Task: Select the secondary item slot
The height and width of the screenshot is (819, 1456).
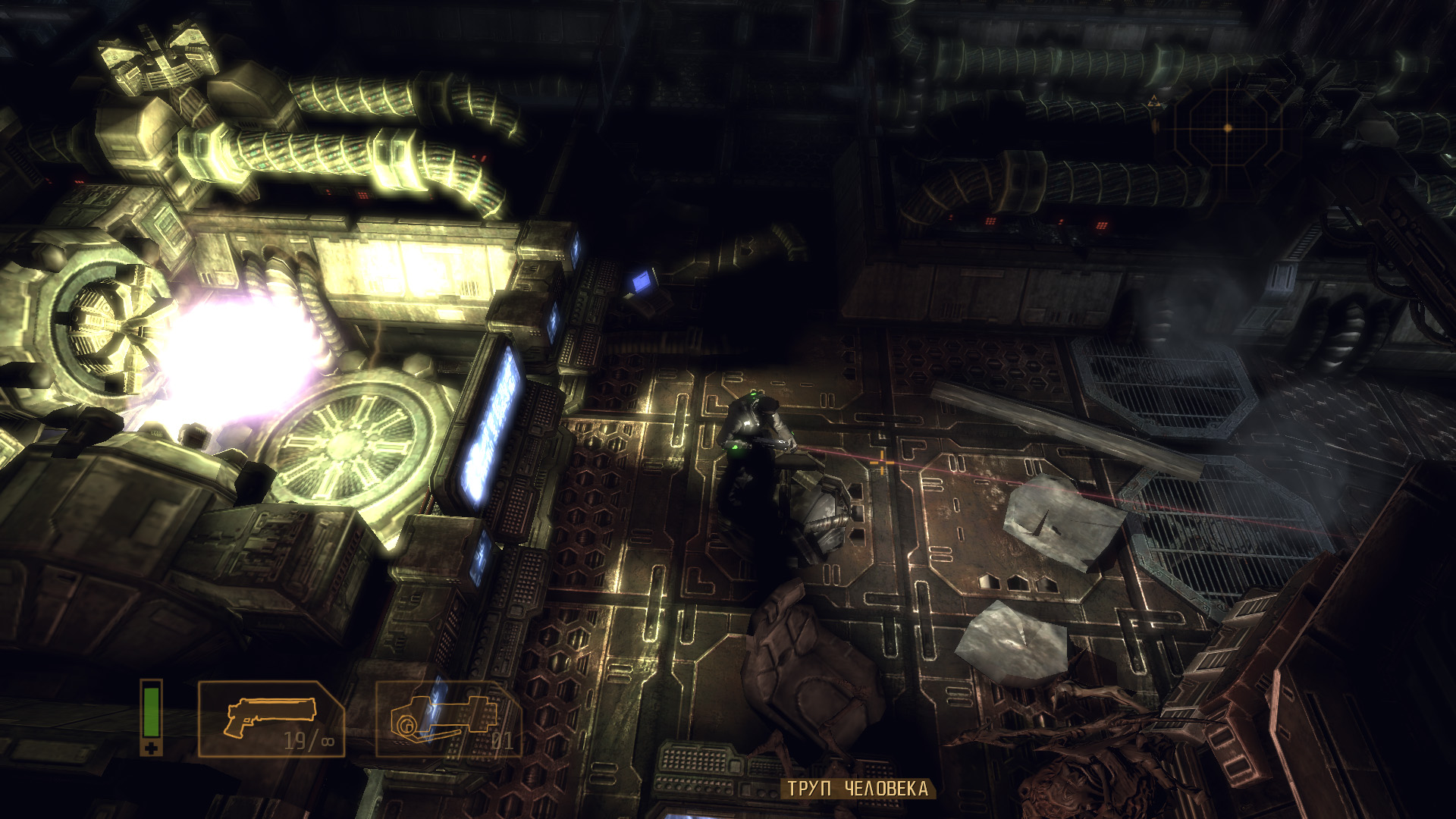Action: pyautogui.click(x=448, y=719)
